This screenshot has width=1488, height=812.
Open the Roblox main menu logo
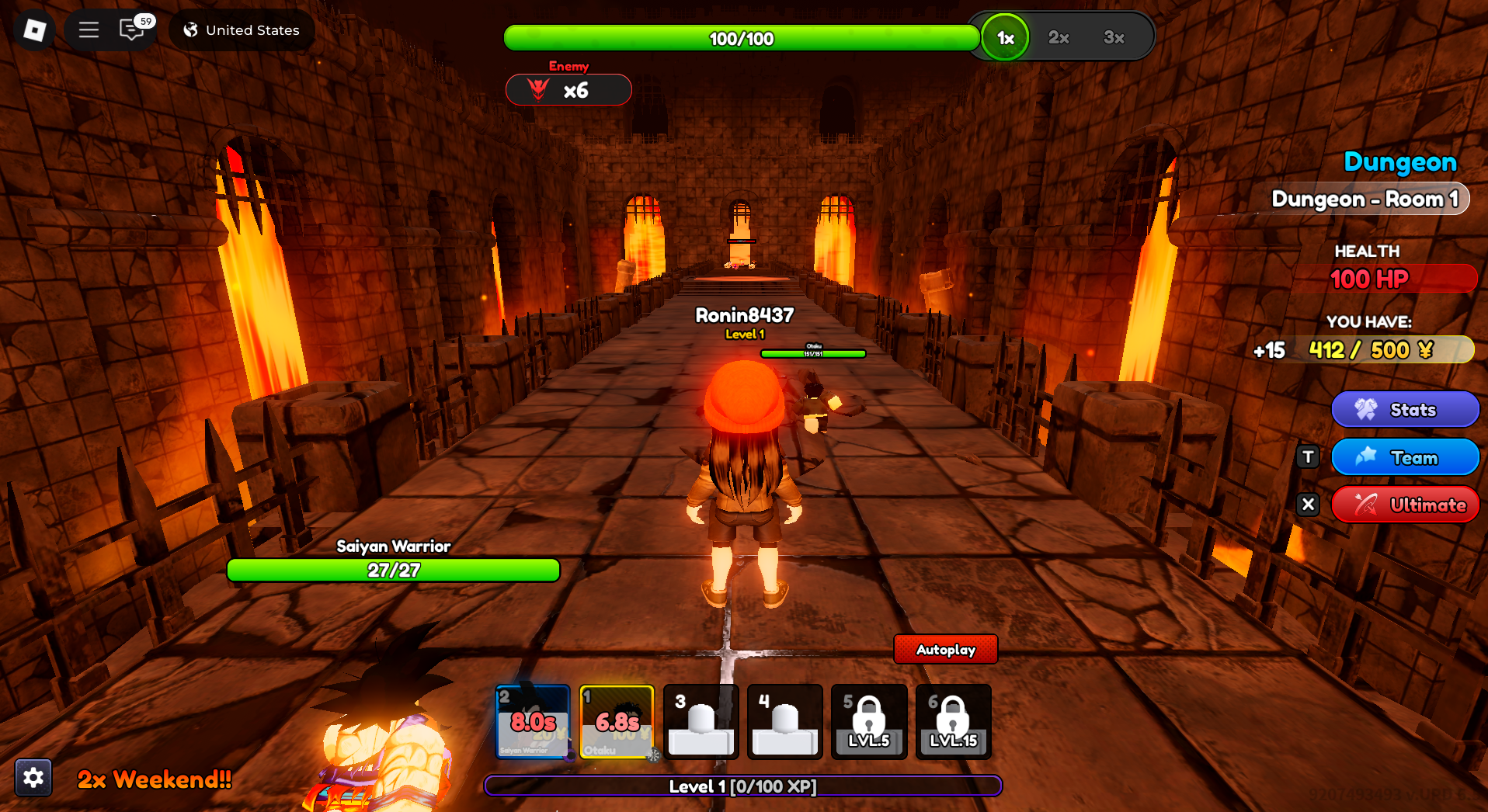point(34,30)
